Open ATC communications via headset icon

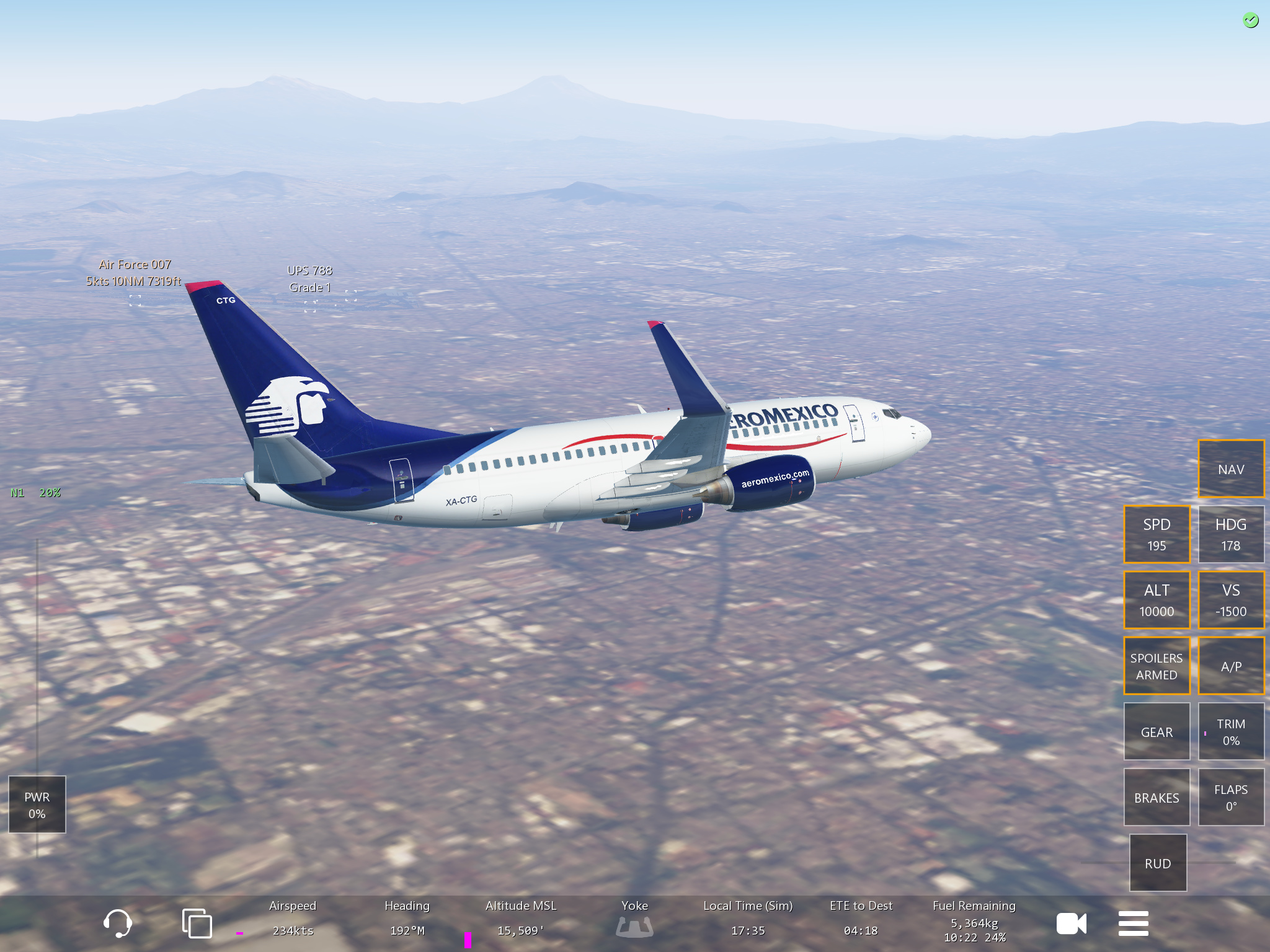coord(118,923)
